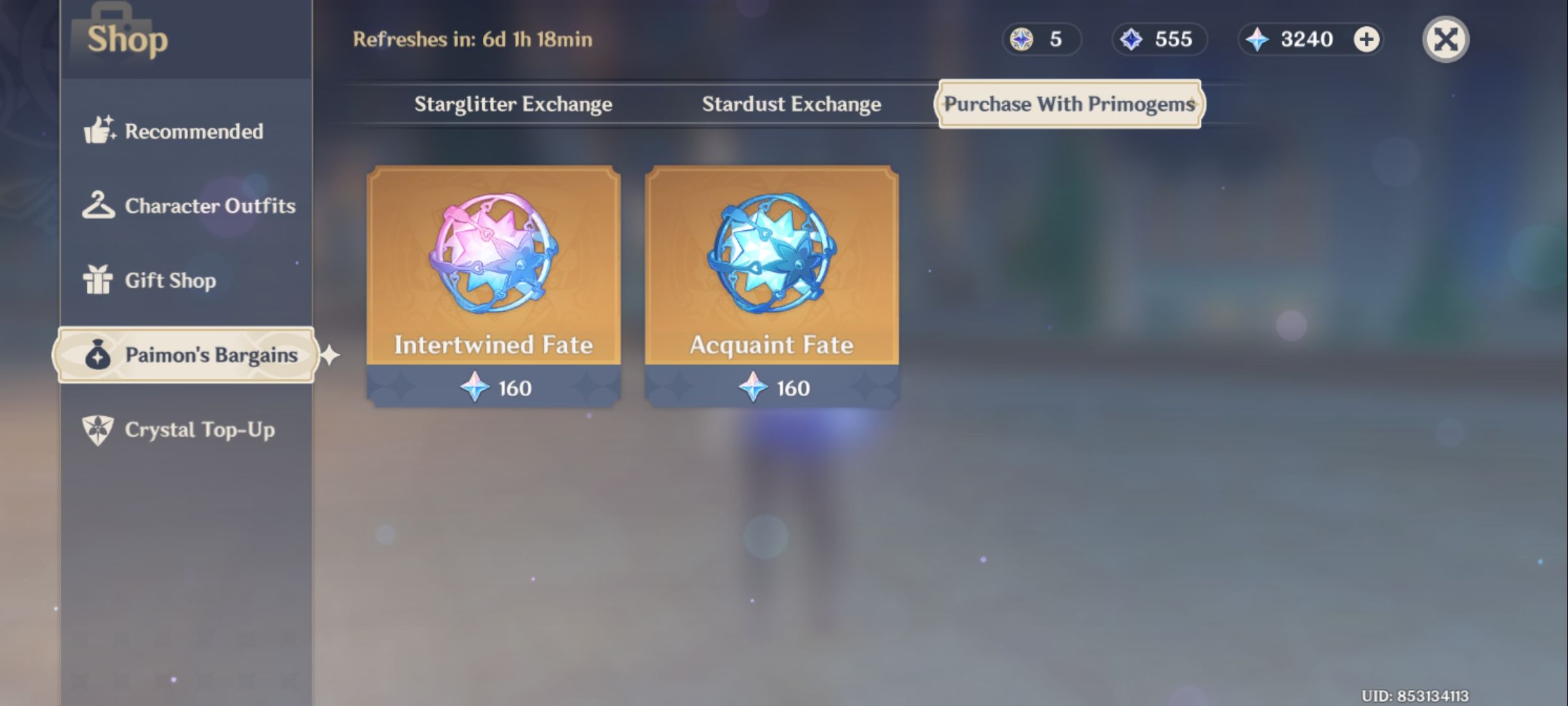Select the Recommended sidebar icon
Screen dimensions: 1568x706
(99, 131)
